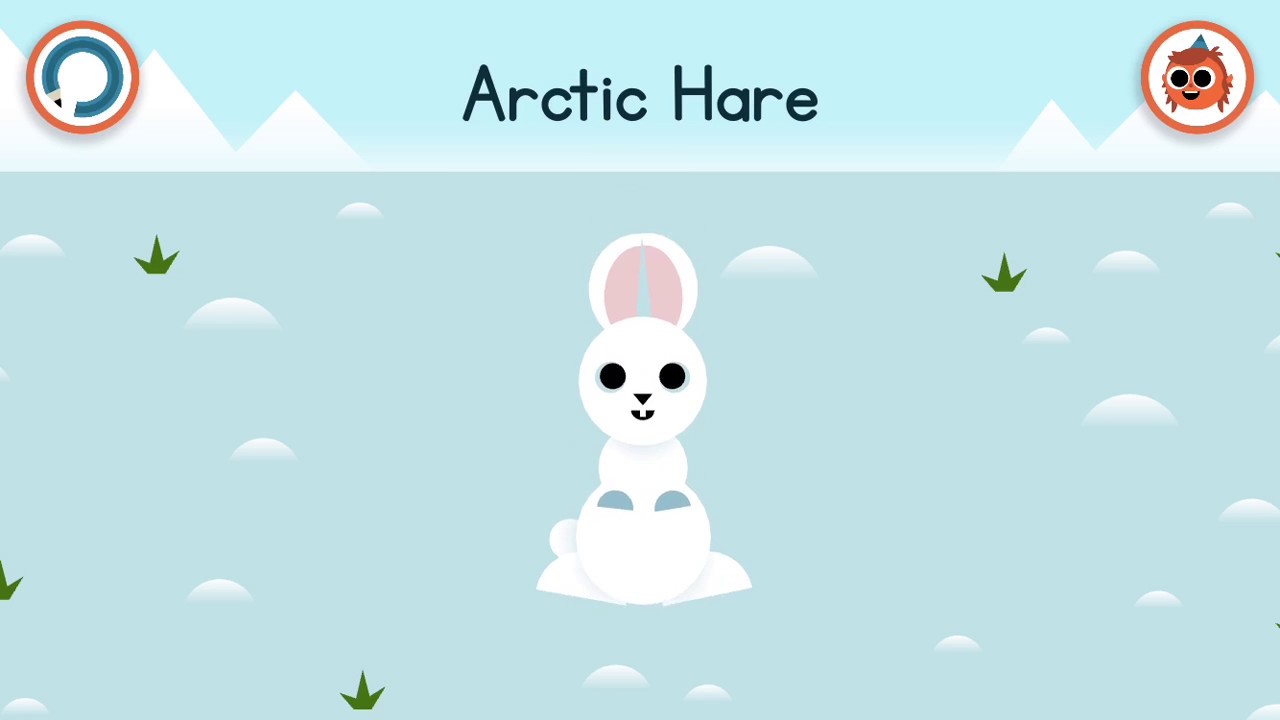Screen dimensions: 1280x720
Task: Click the mascot's blue party hat
Action: tap(1198, 42)
